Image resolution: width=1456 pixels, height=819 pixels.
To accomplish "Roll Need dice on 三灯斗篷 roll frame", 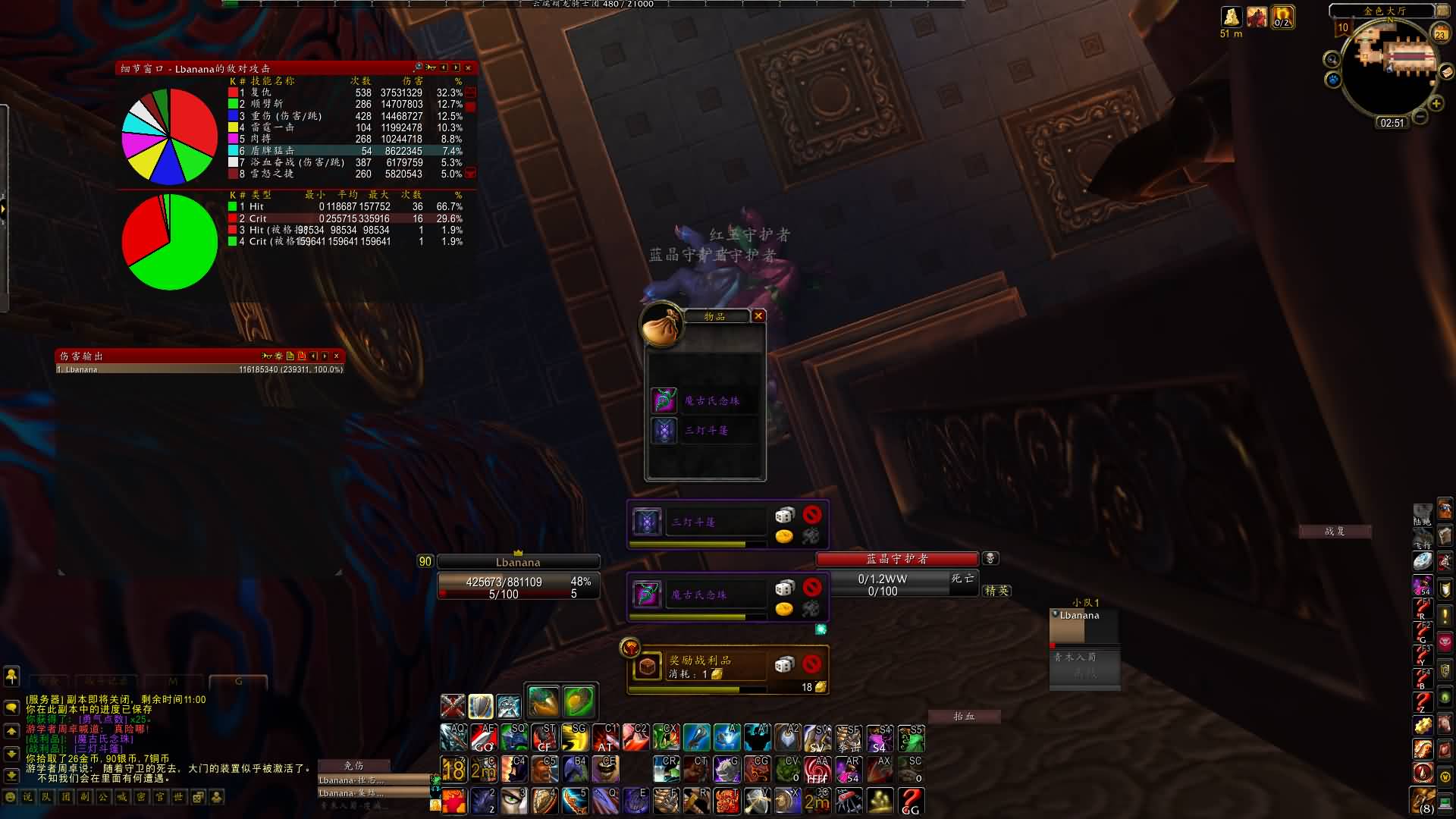I will tap(784, 516).
